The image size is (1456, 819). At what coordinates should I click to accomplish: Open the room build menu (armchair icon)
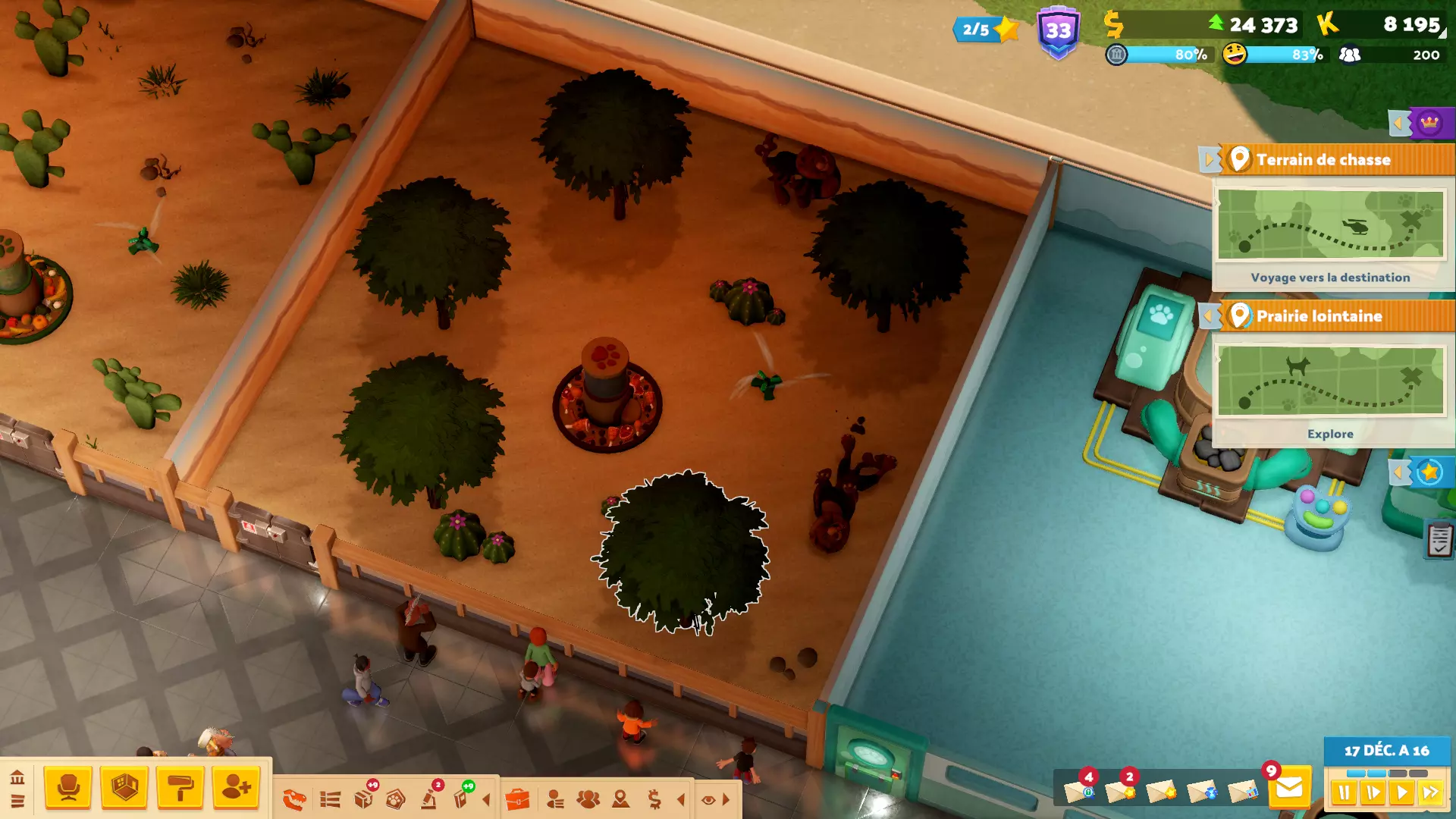pyautogui.click(x=68, y=788)
